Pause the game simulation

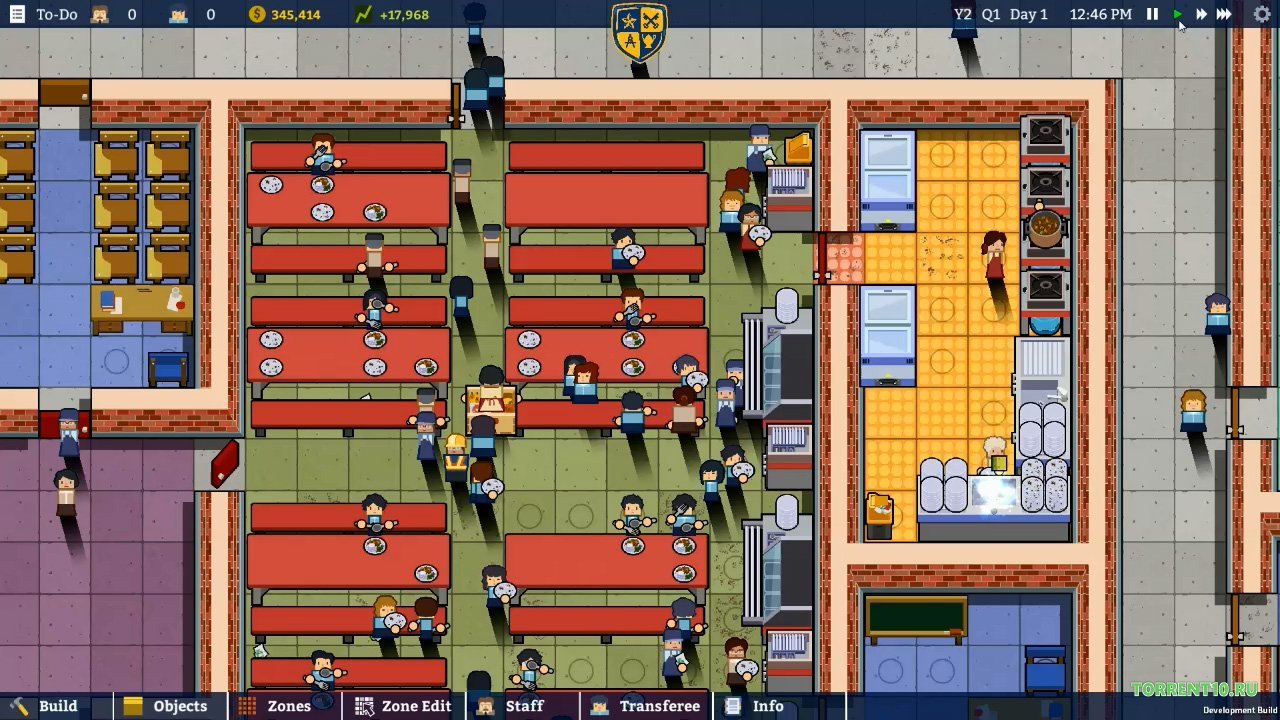1152,14
